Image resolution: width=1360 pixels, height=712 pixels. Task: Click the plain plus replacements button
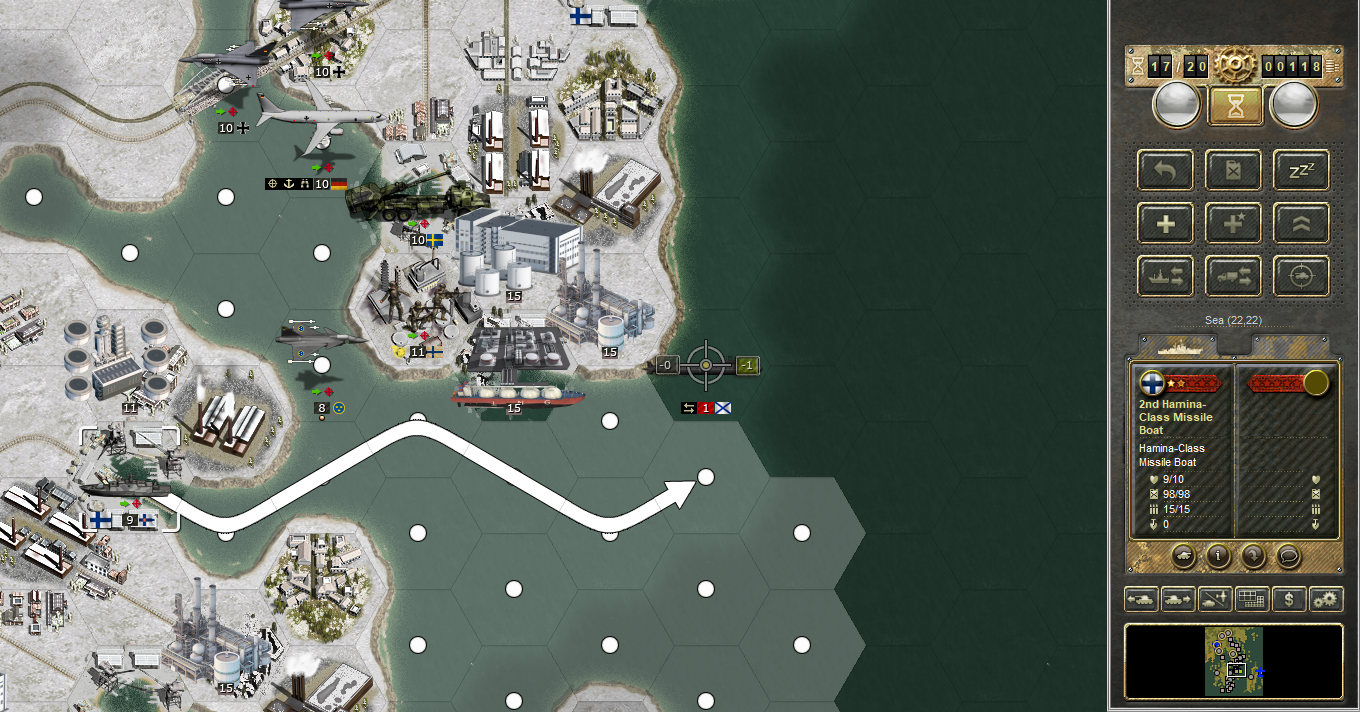coord(1166,223)
